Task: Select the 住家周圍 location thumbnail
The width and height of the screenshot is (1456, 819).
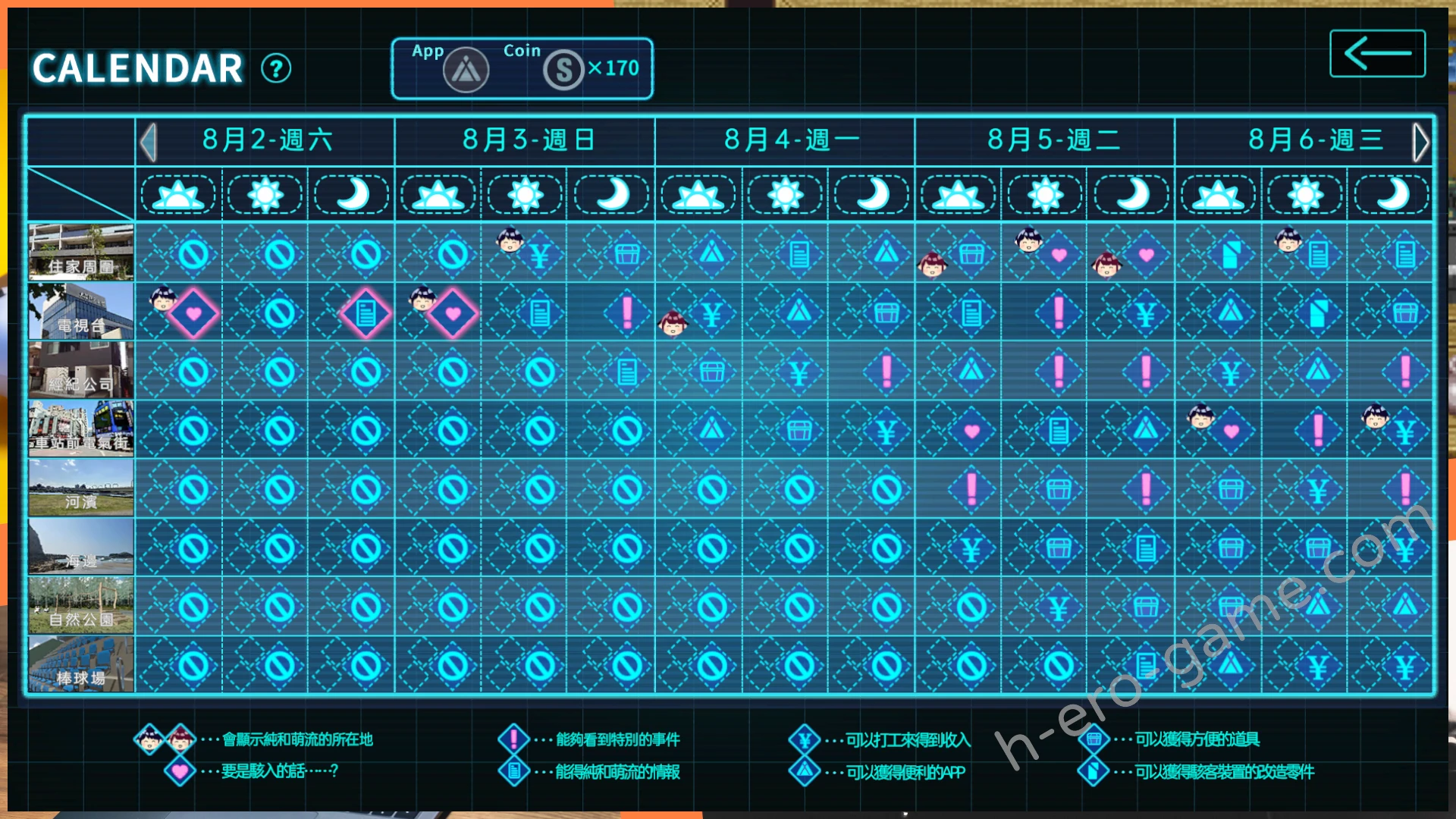Action: coord(81,252)
